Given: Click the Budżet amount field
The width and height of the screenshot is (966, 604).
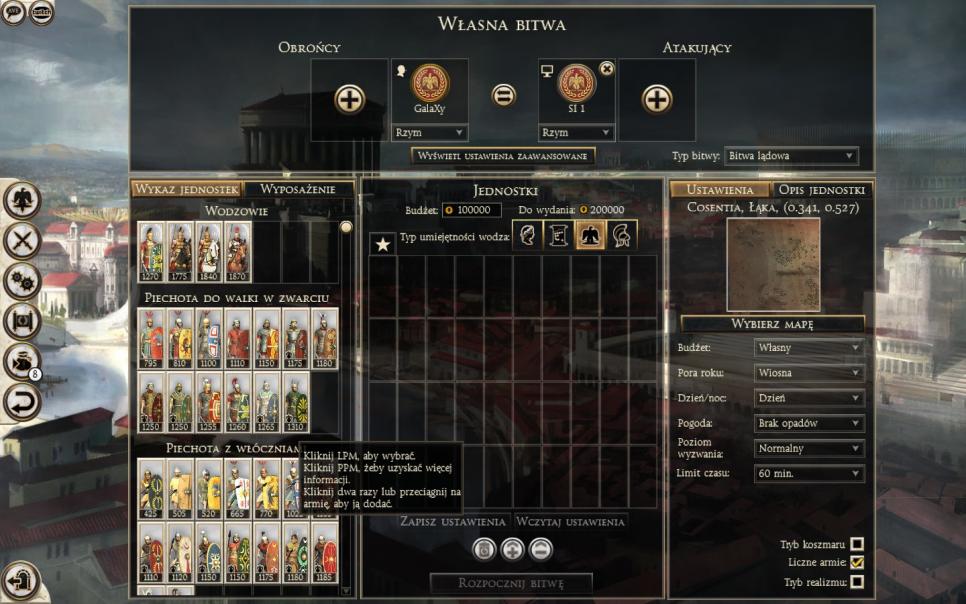Looking at the screenshot, I should click(x=472, y=210).
